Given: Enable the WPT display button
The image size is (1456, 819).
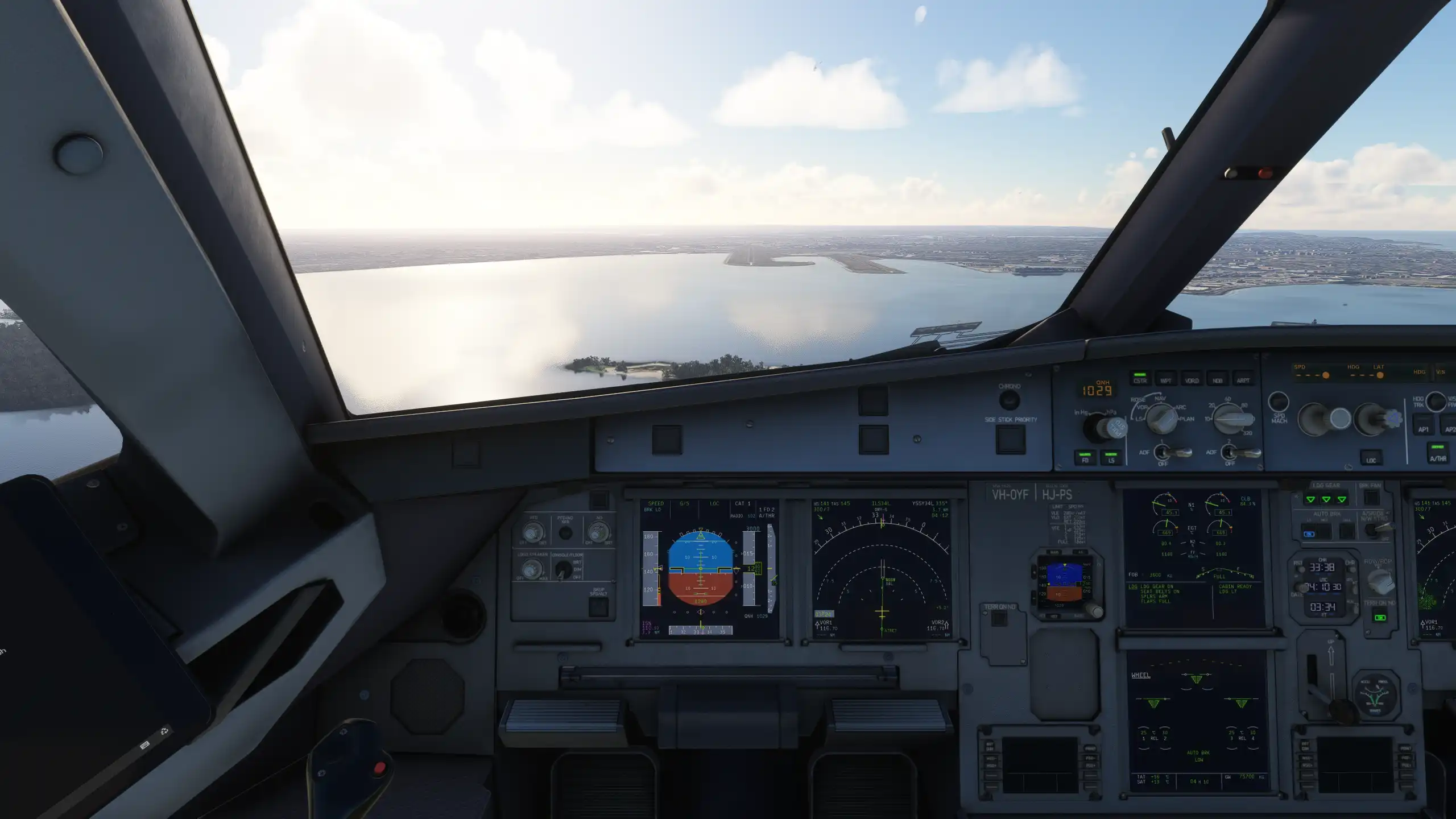Looking at the screenshot, I should click(1165, 380).
